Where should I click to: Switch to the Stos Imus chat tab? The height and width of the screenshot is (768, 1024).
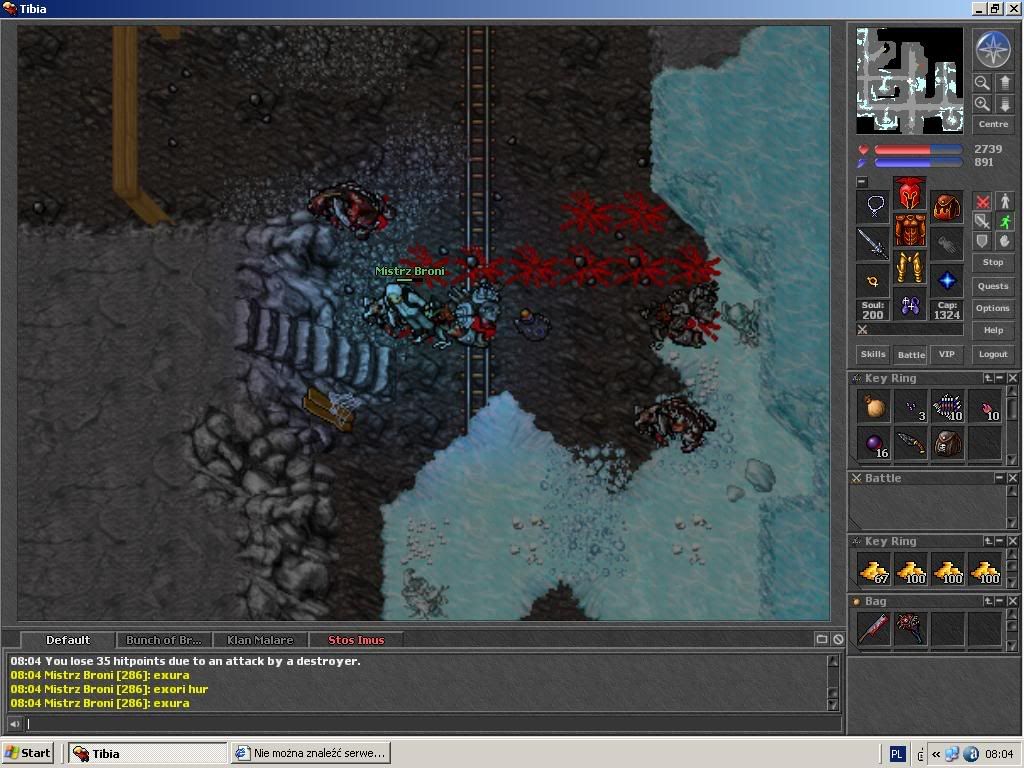(356, 640)
